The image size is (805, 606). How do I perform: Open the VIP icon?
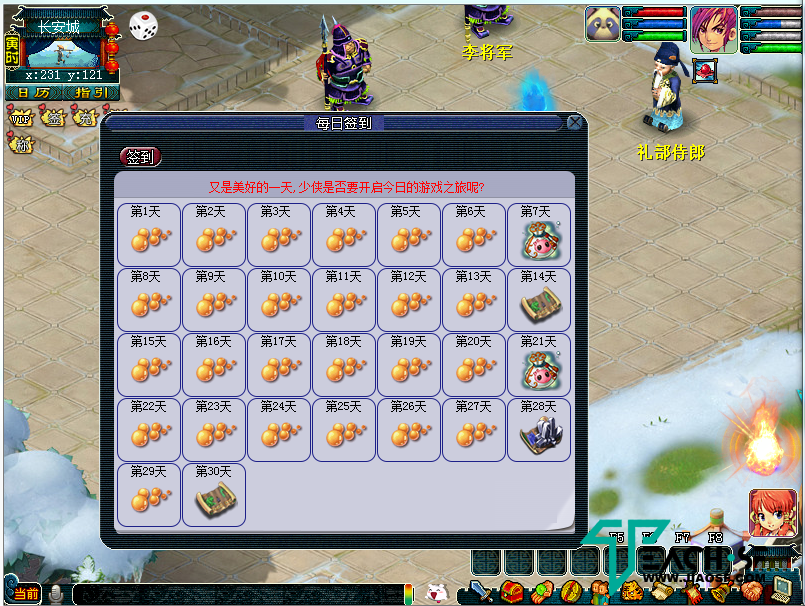click(21, 118)
